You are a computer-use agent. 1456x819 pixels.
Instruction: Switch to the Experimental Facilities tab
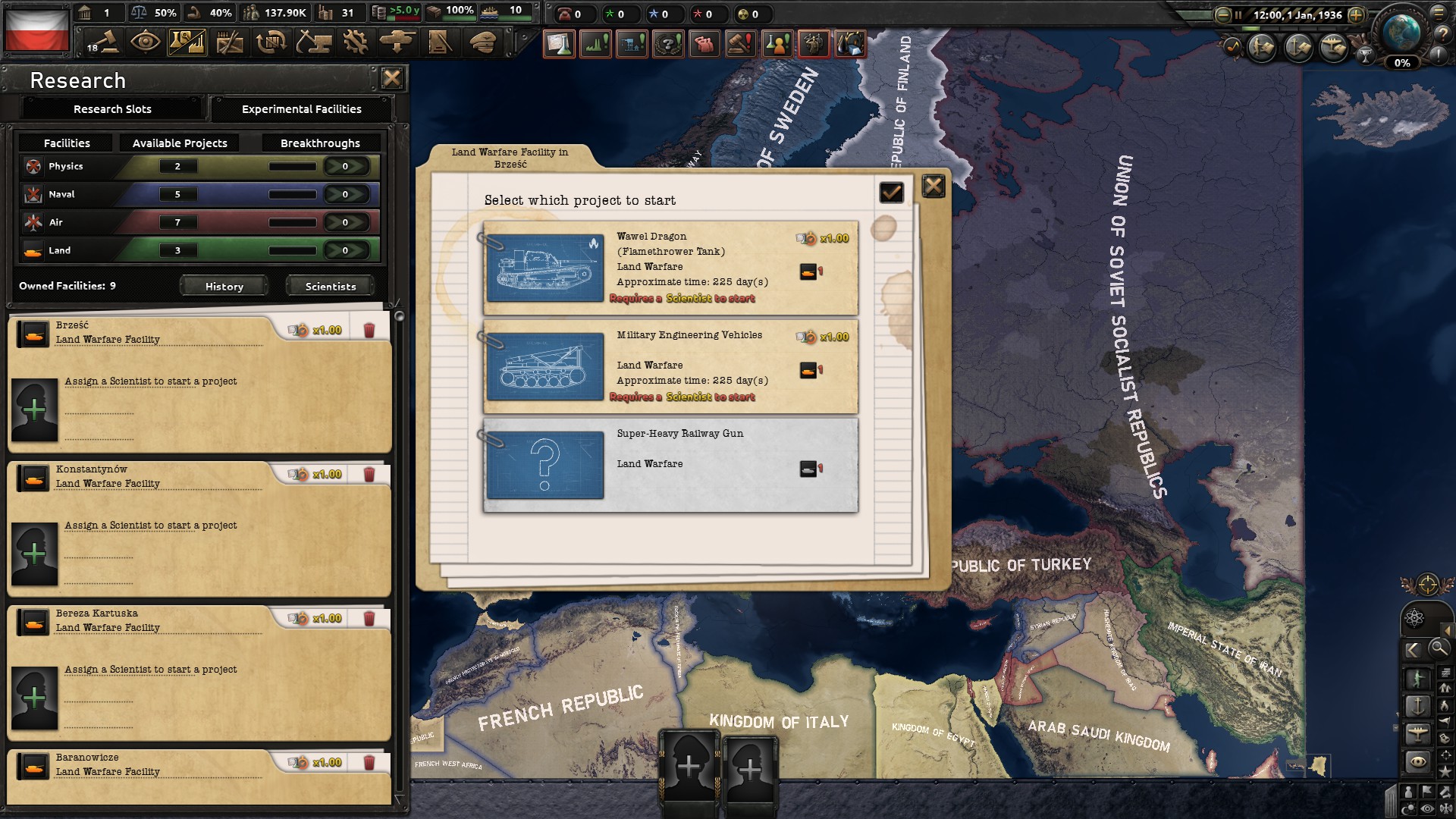point(301,109)
